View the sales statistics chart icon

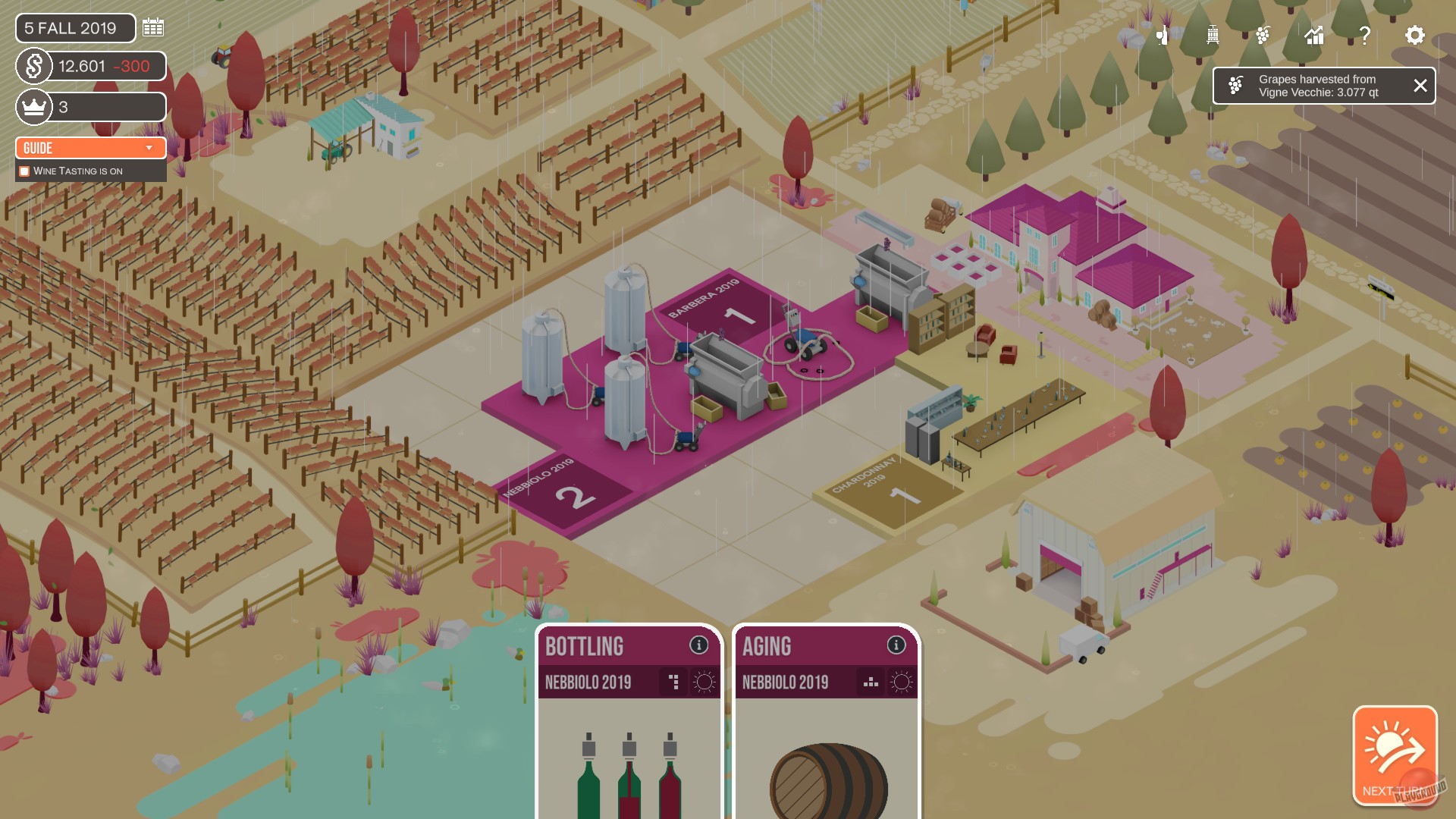(x=1314, y=34)
